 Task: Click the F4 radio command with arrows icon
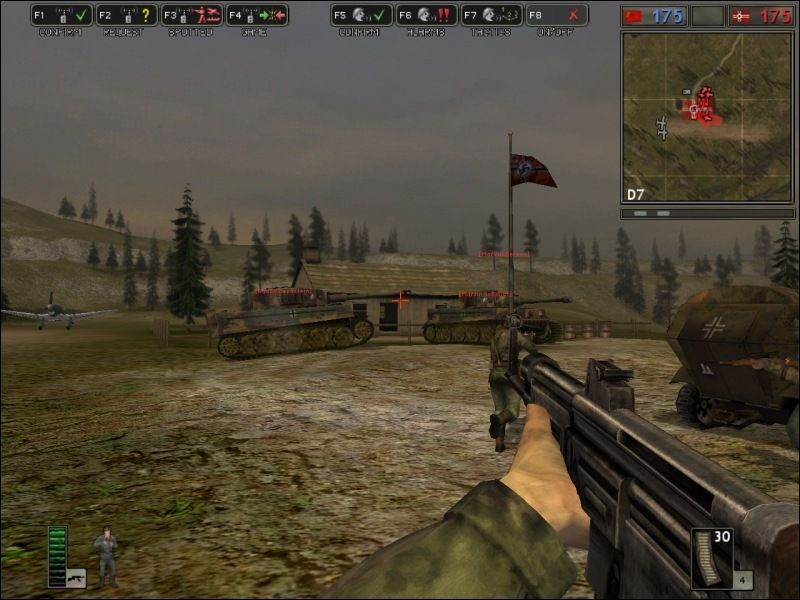pos(257,15)
